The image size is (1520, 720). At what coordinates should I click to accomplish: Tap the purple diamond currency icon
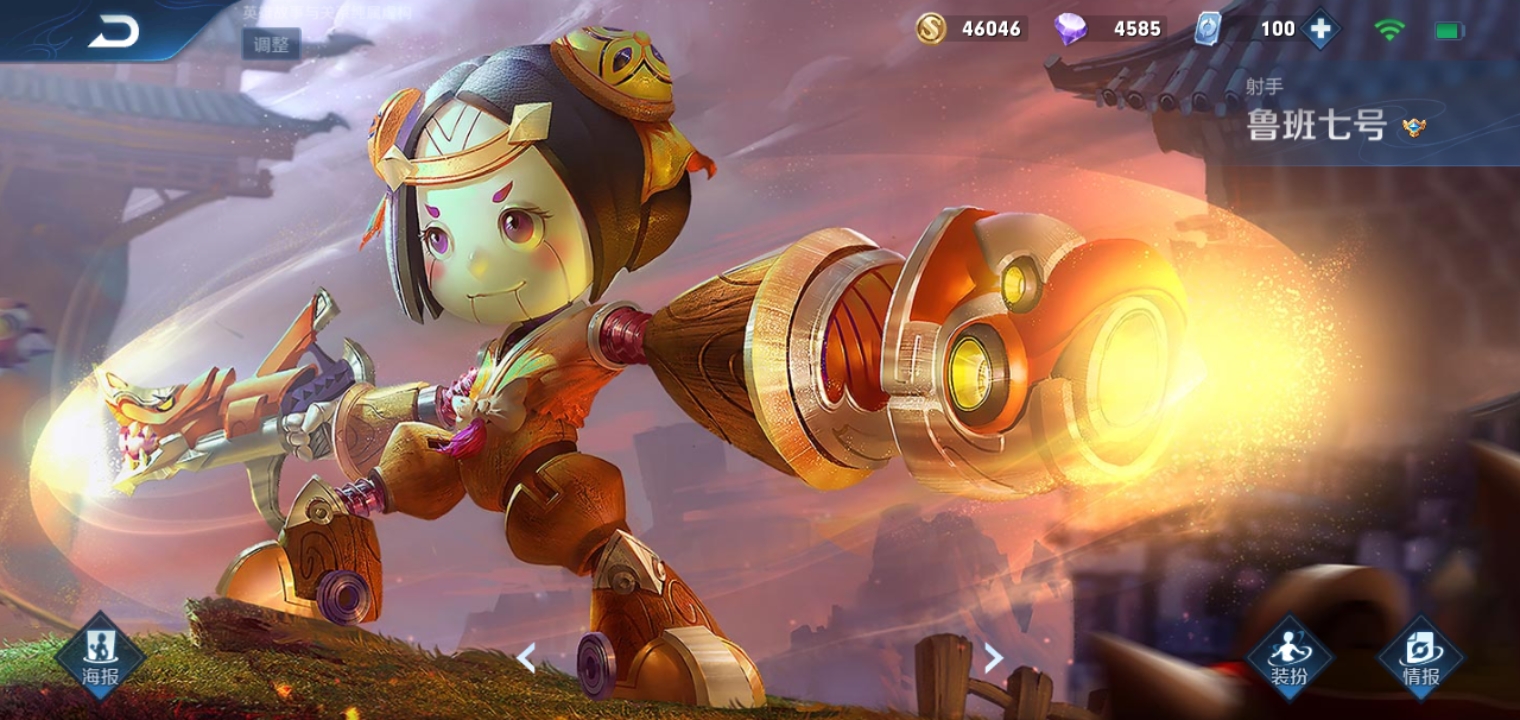[1070, 29]
